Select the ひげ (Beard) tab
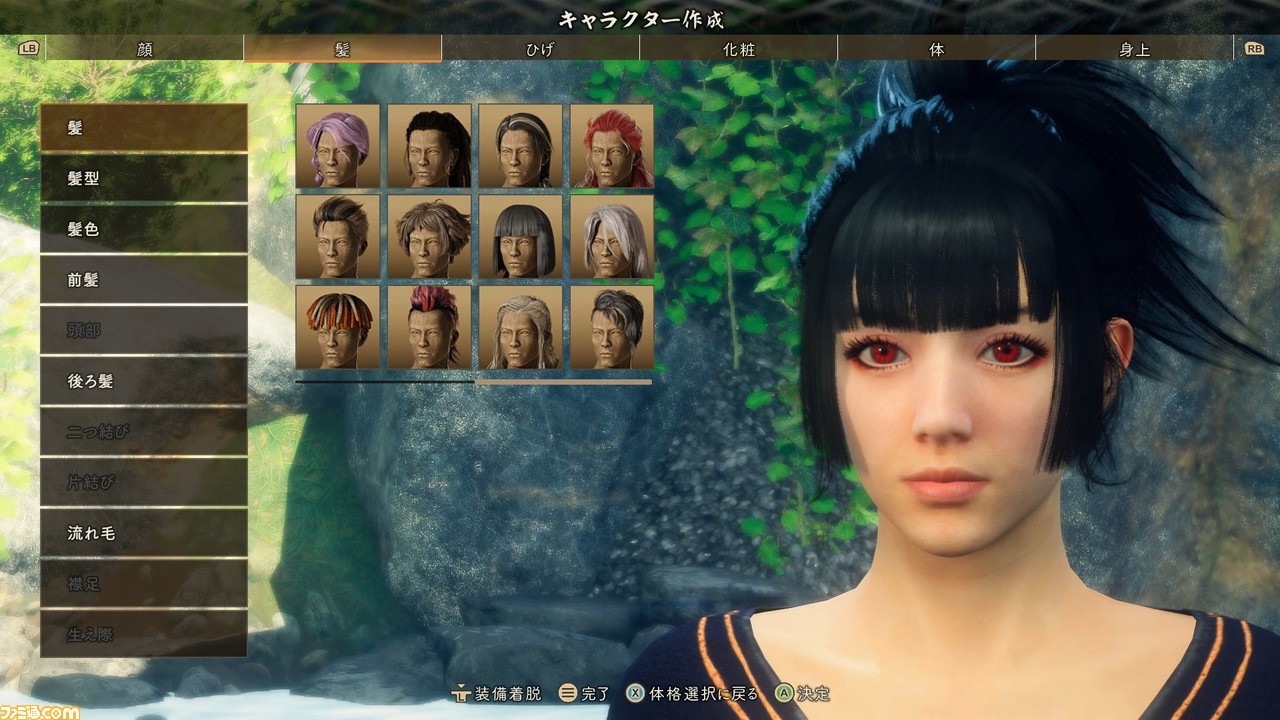 [x=540, y=49]
